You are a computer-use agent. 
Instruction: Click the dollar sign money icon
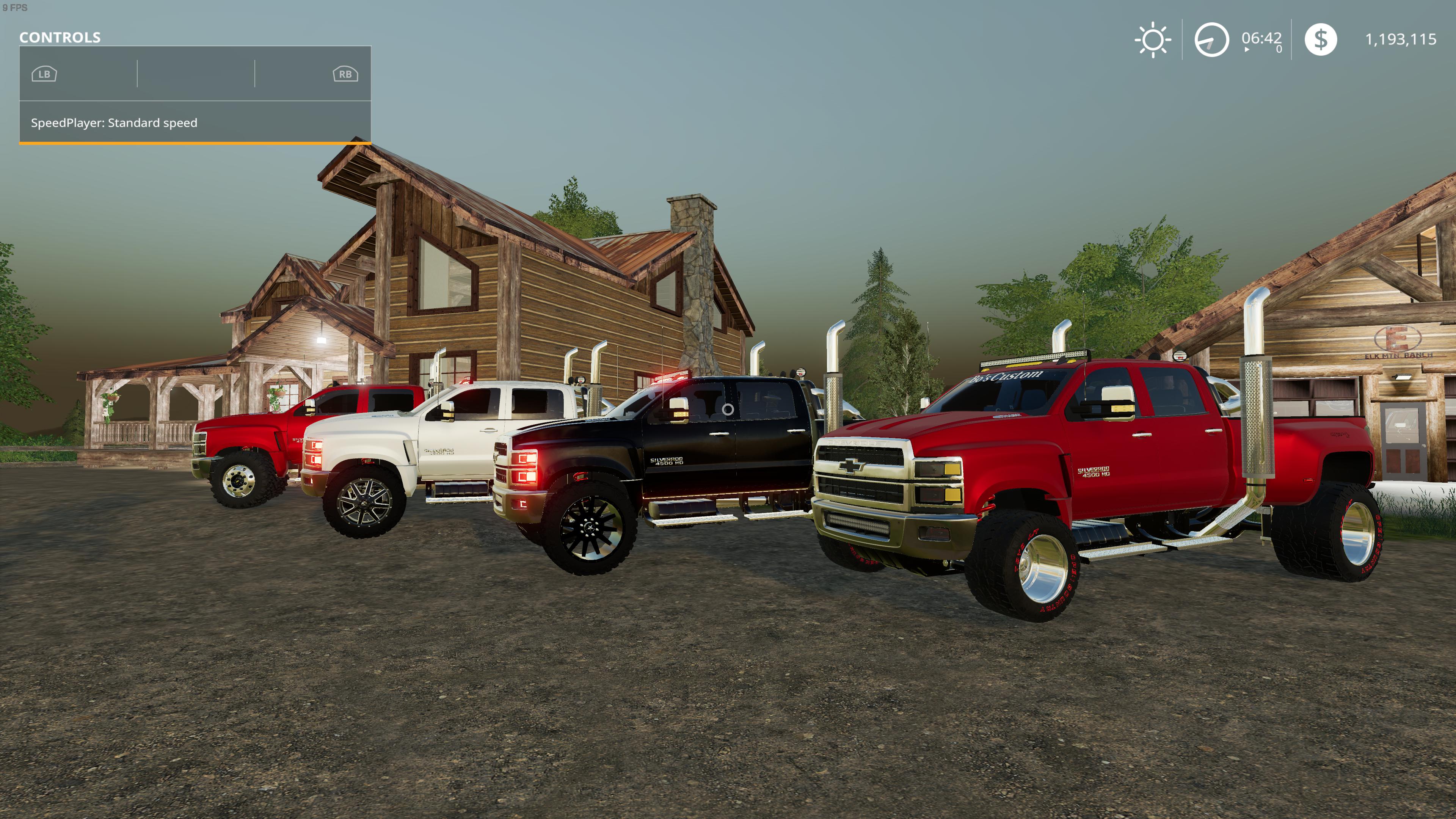(x=1320, y=39)
